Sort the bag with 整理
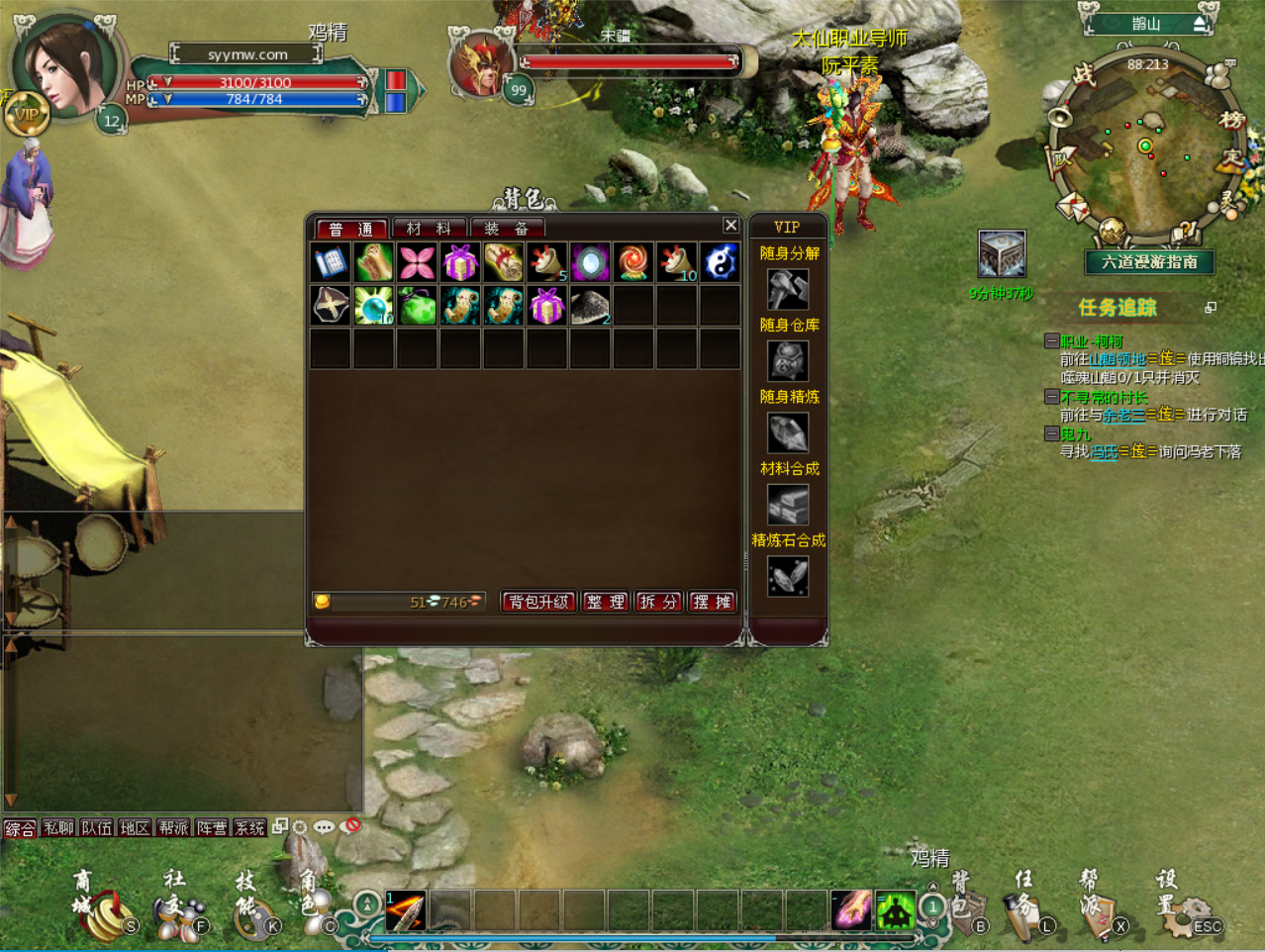Screen dimensions: 1265x952 click(606, 602)
